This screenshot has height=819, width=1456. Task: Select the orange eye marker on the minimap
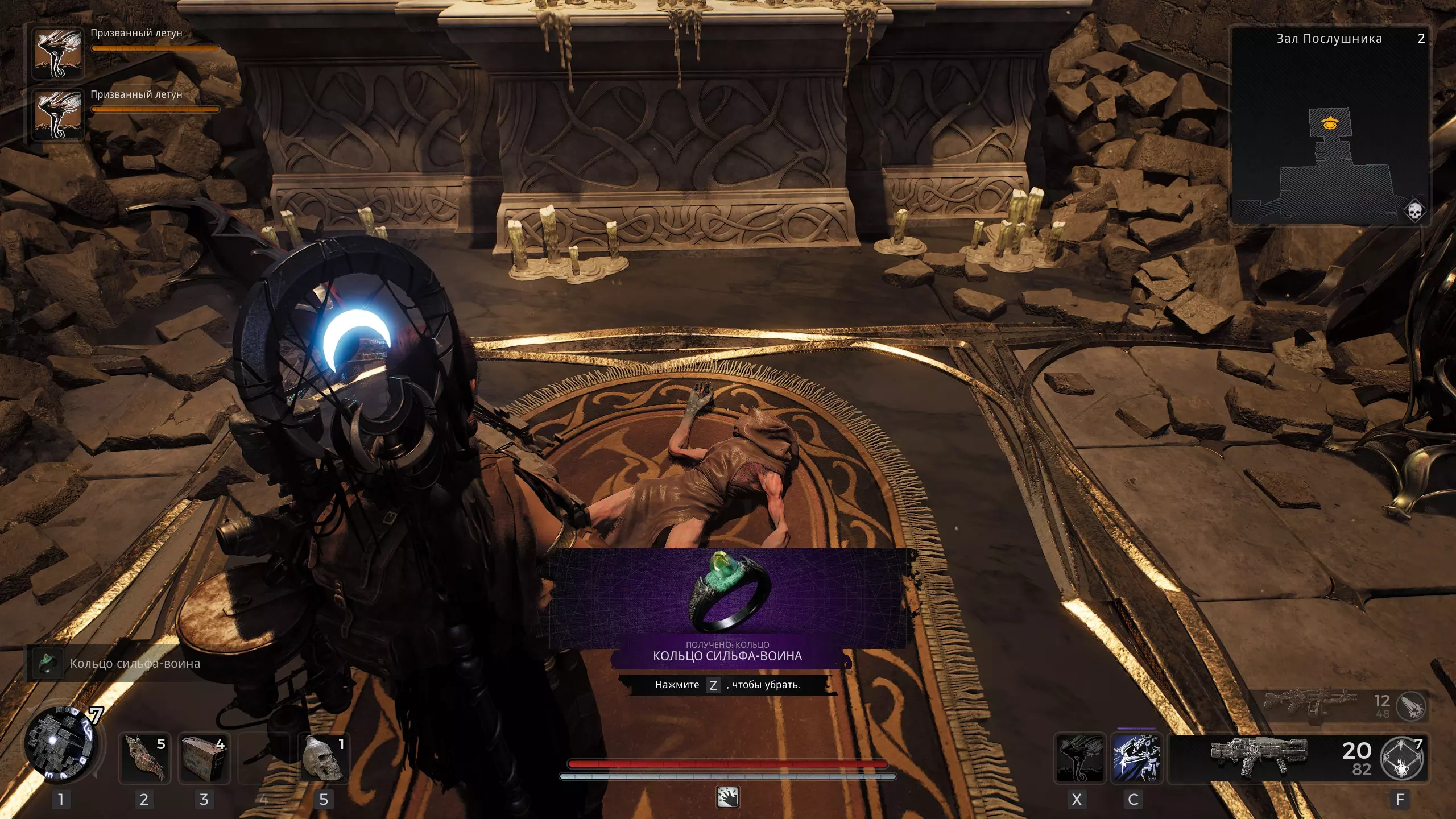(x=1329, y=123)
